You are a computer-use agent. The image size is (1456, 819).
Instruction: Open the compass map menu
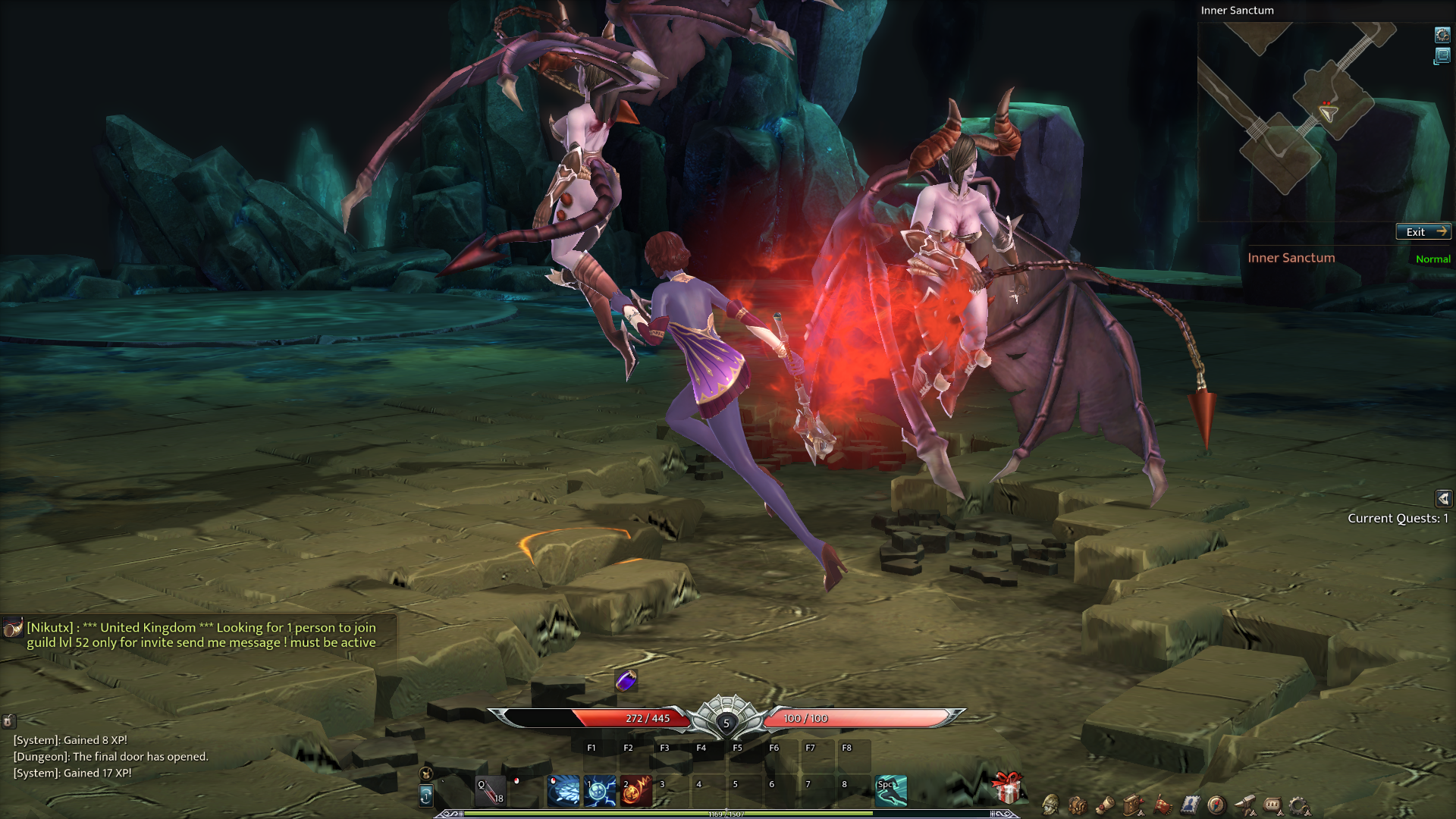[x=1216, y=805]
